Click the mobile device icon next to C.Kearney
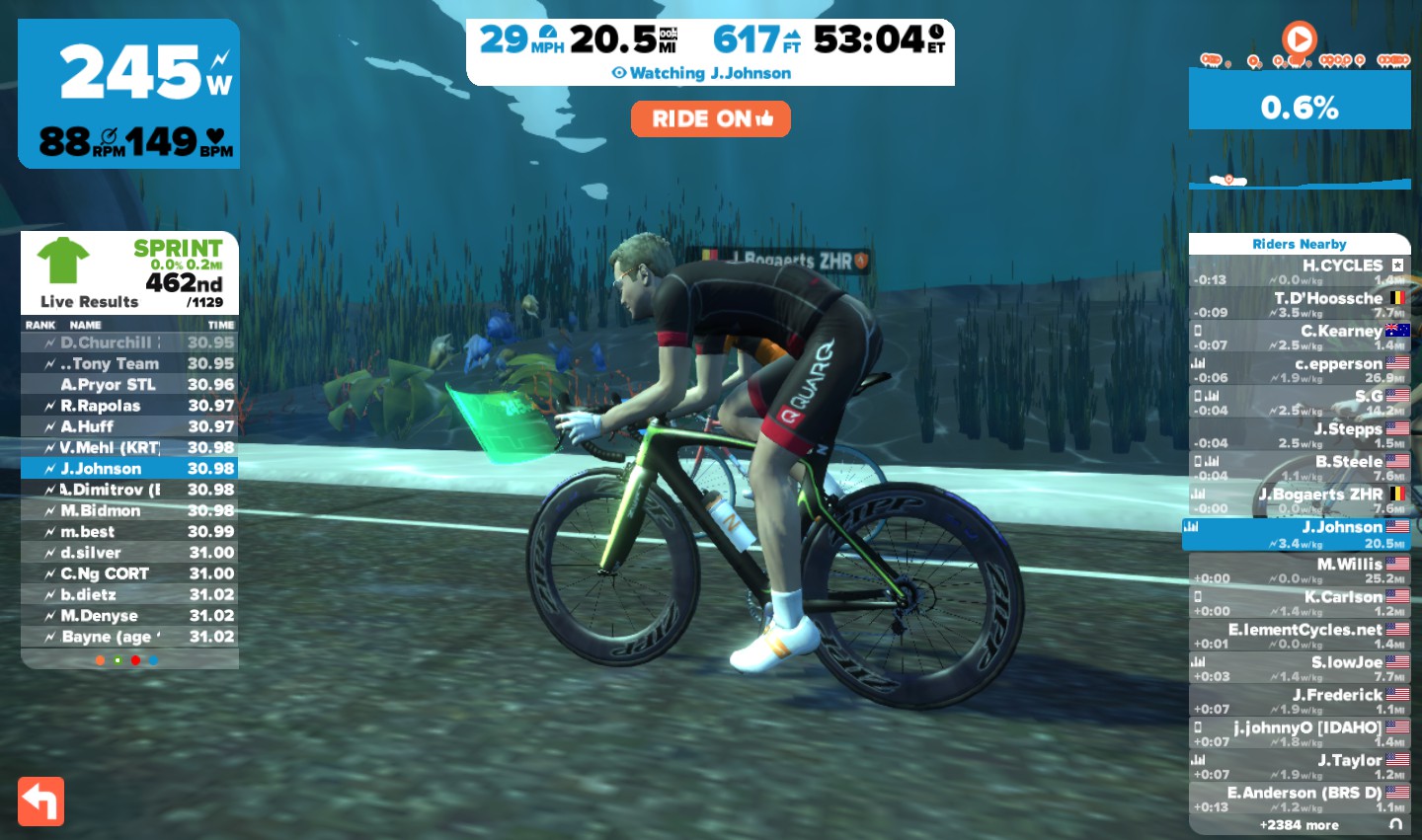The image size is (1422, 840). tap(1196, 330)
